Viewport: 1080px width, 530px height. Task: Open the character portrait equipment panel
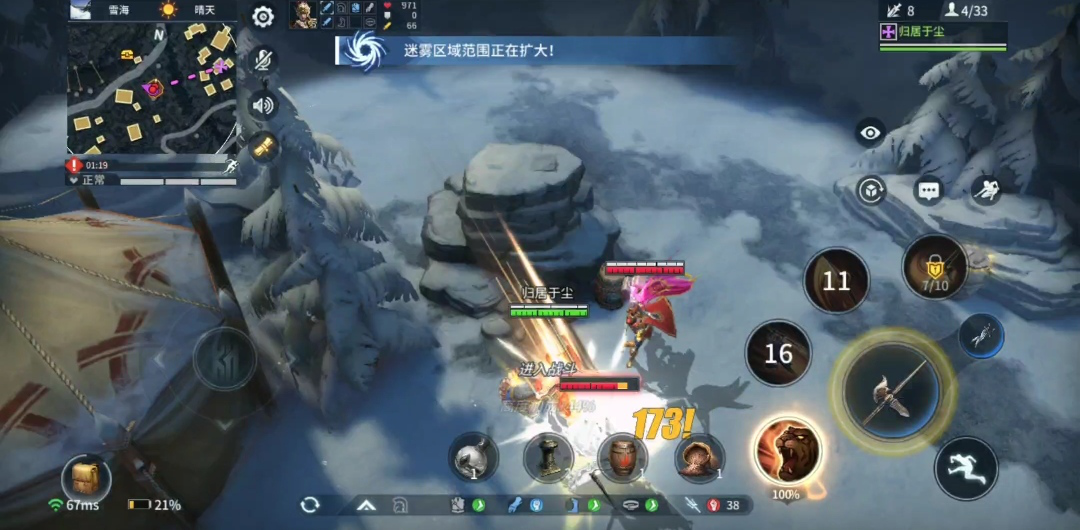(303, 14)
